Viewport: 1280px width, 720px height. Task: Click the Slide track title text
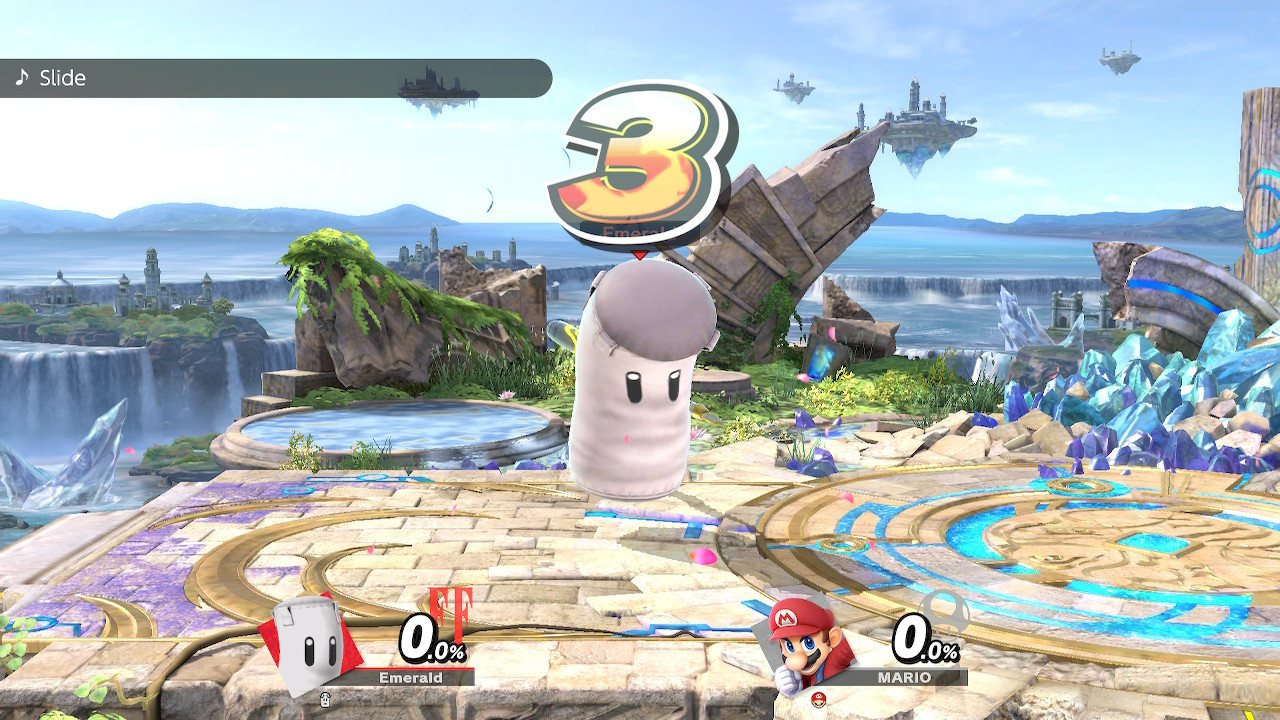pos(62,77)
